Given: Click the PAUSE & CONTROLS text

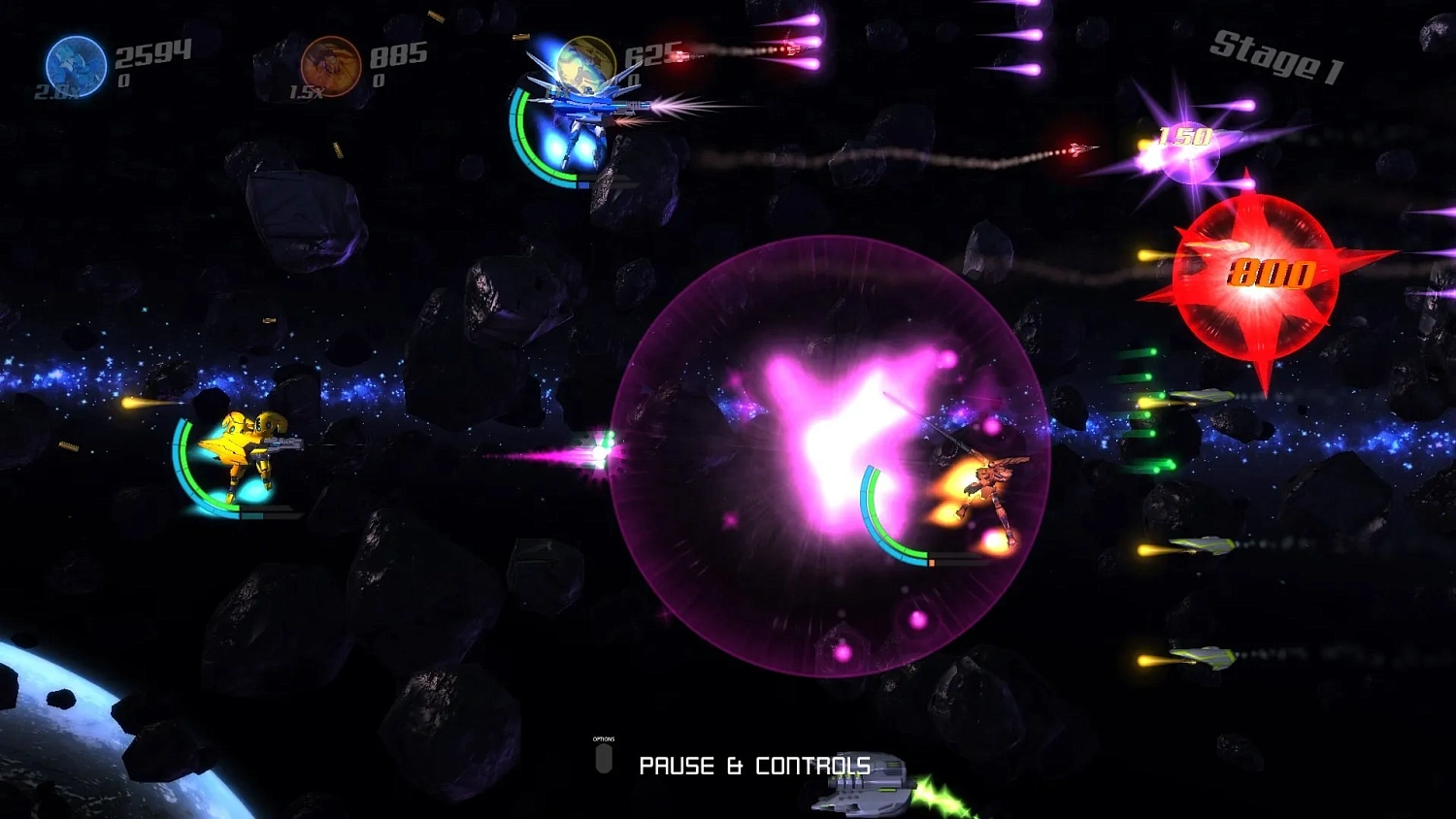Looking at the screenshot, I should [x=755, y=766].
